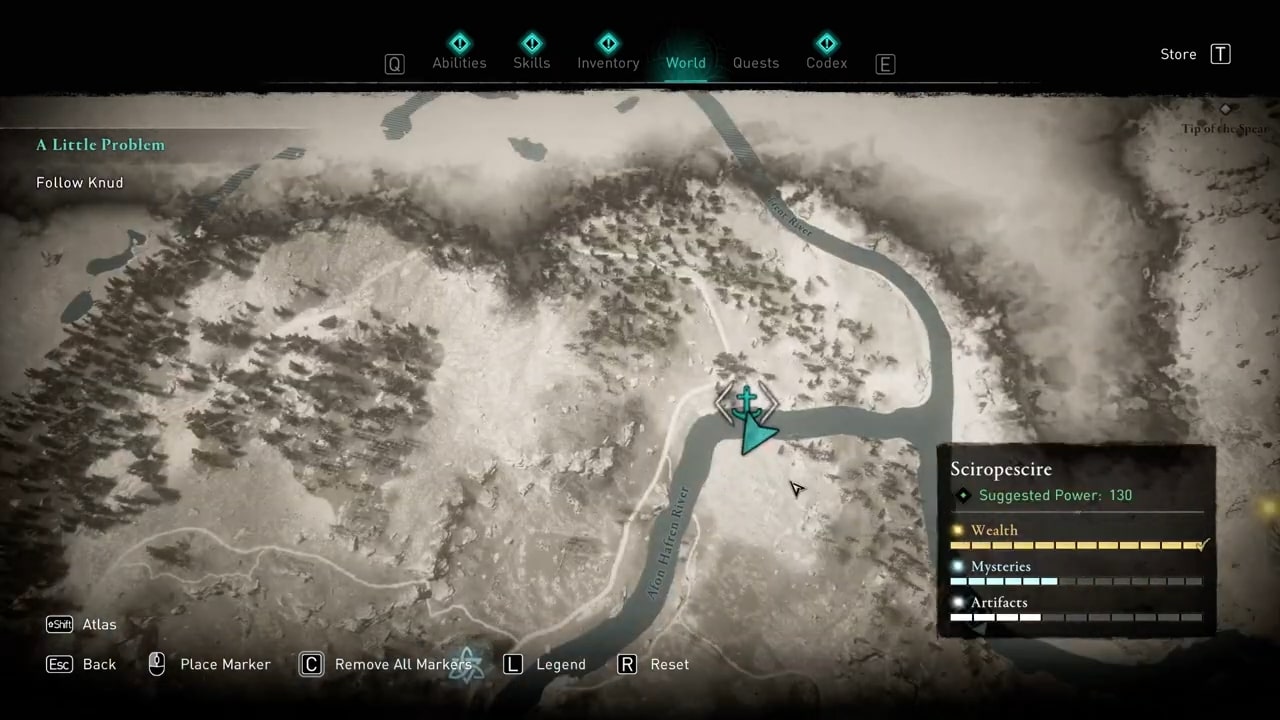Open the Atlas view
The image size is (1280, 720).
99,624
